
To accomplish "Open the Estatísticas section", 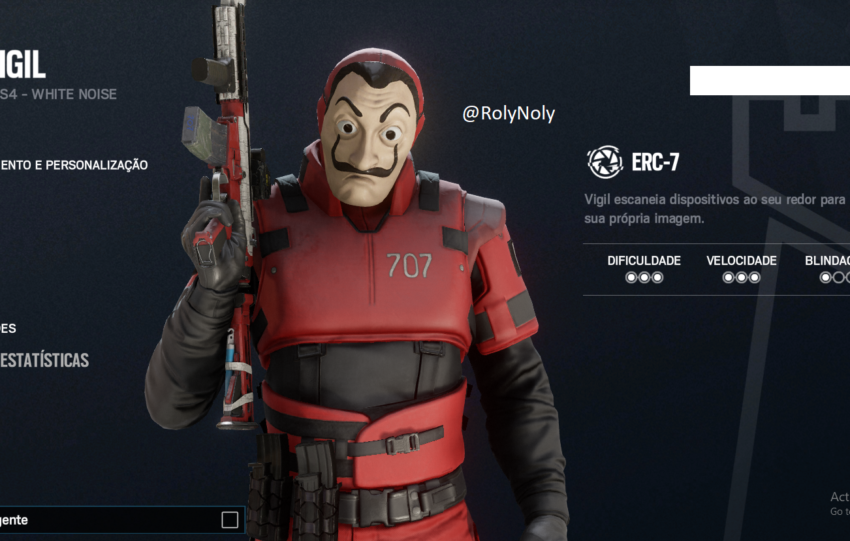I will (x=44, y=360).
